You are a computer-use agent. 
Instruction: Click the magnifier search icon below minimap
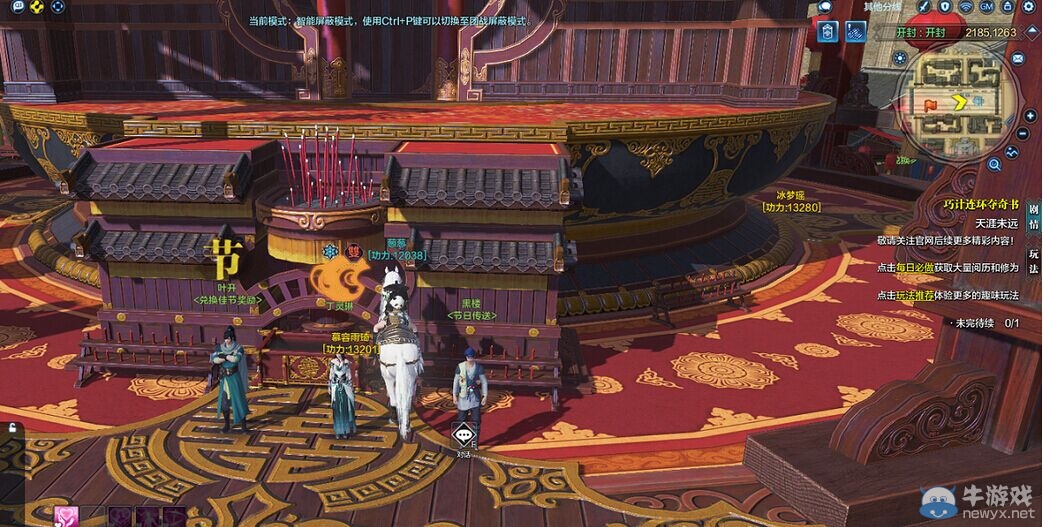click(x=995, y=163)
